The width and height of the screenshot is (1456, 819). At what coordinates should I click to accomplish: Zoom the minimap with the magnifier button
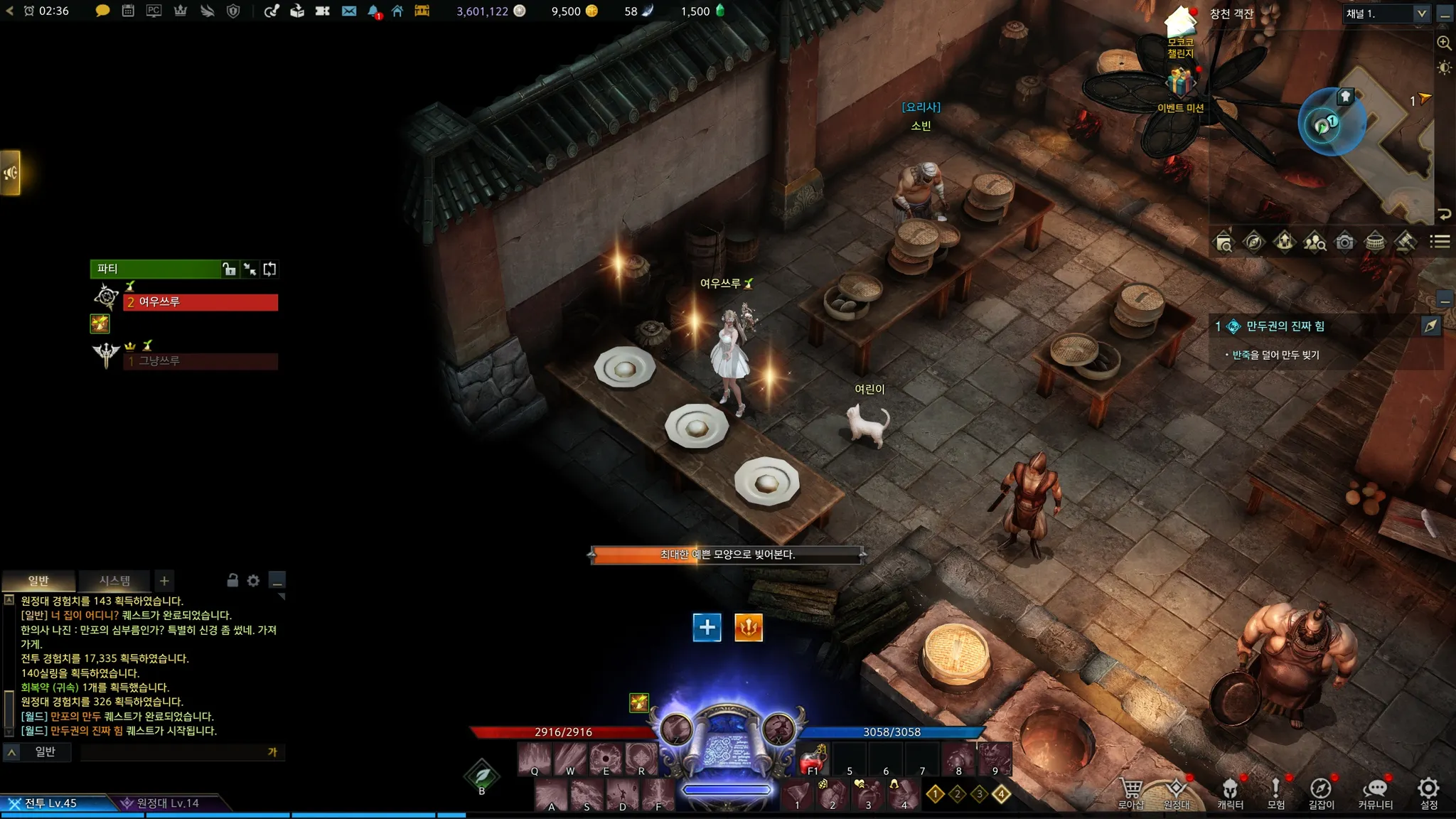pyautogui.click(x=1444, y=43)
